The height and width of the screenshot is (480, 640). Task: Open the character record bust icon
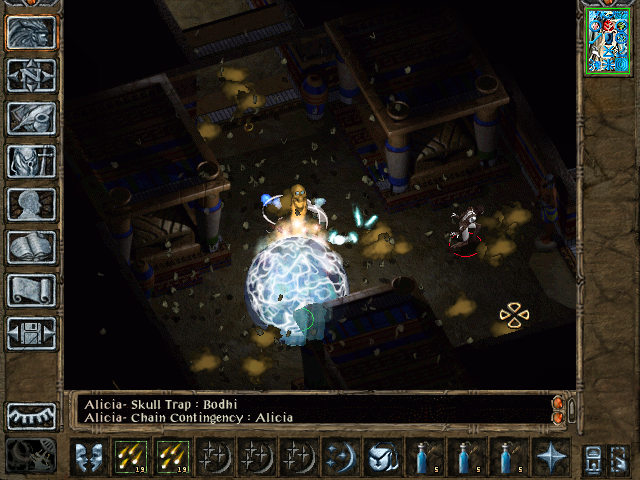31,204
